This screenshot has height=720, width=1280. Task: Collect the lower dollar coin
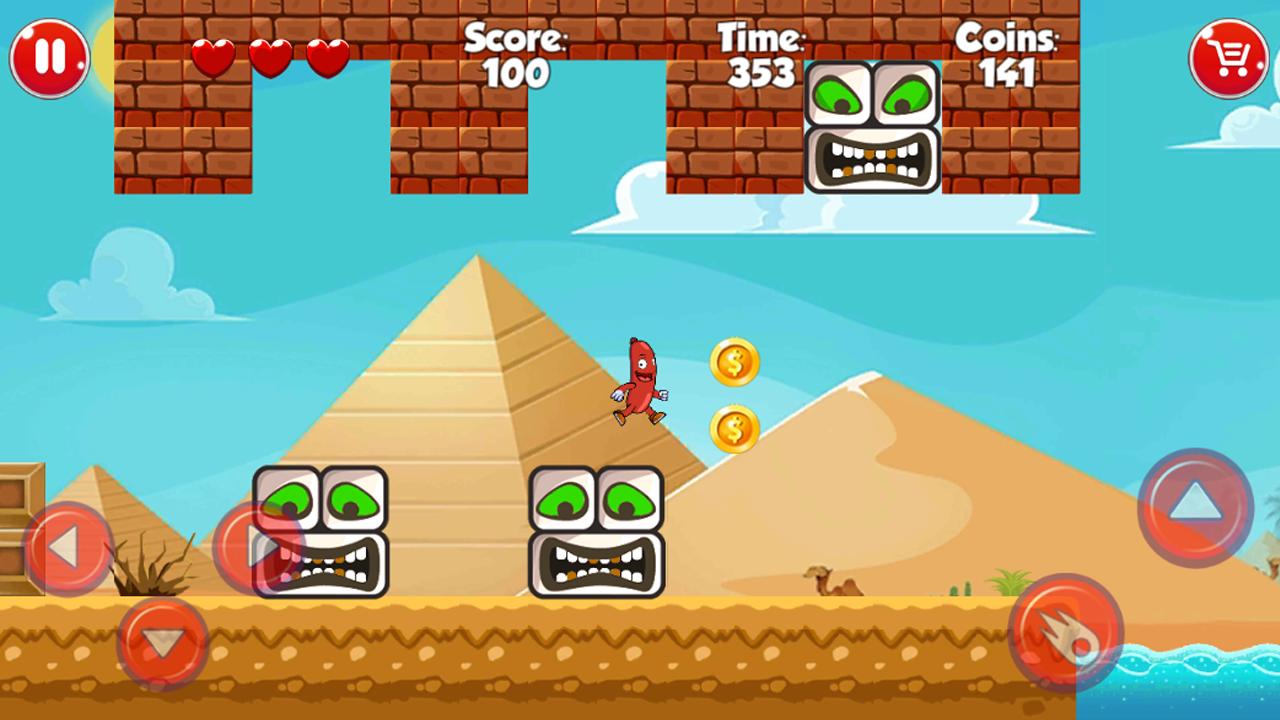732,428
